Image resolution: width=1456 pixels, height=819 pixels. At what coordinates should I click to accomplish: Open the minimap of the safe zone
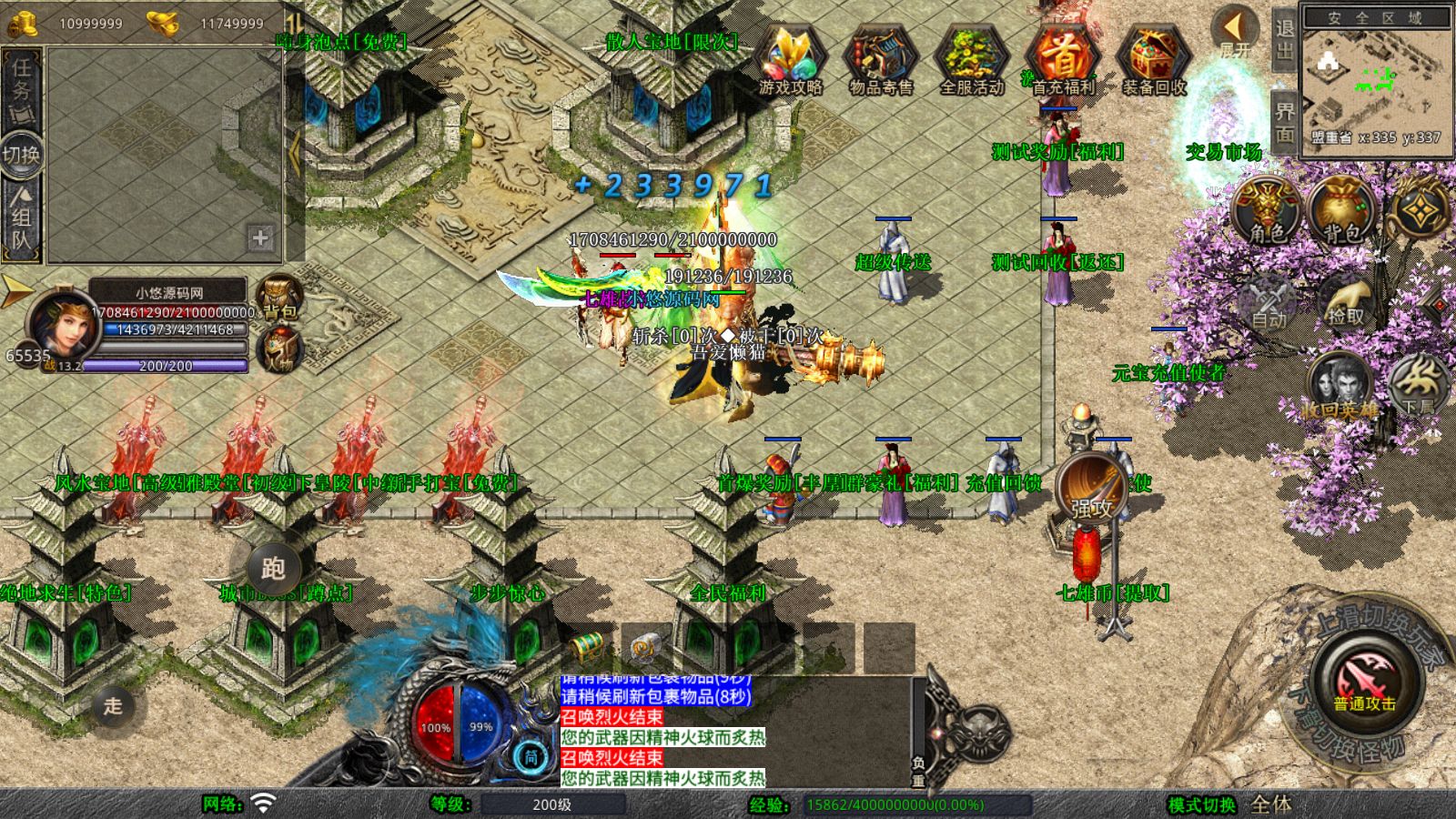pos(1374,80)
